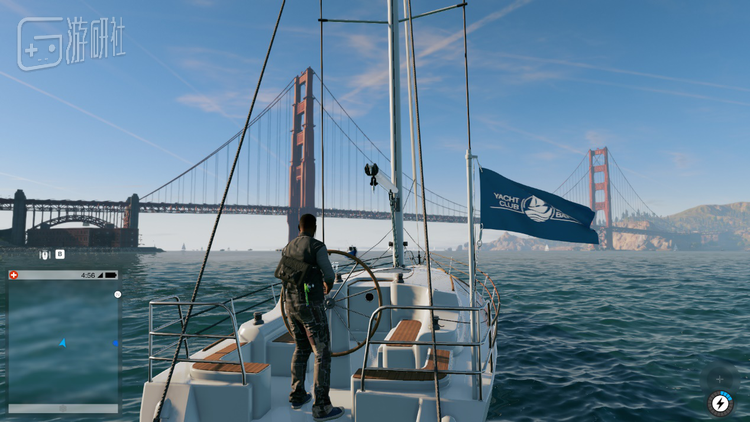This screenshot has height=422, width=750.
Task: Click the north compass marker on minimap
Action: coord(117,295)
